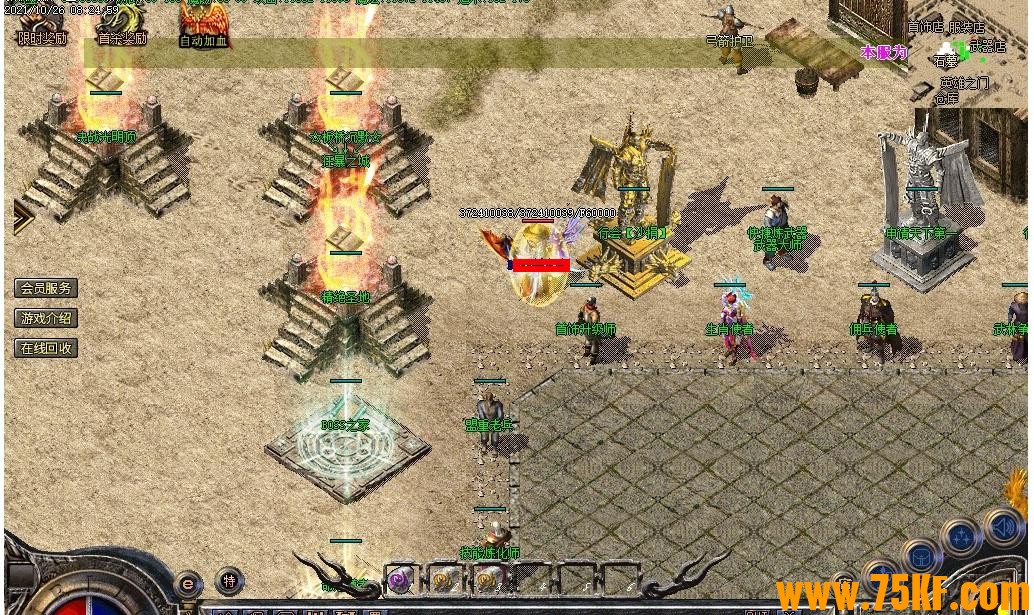Image resolution: width=1034 pixels, height=615 pixels.
Task: Open the 游戏介绍 game introduction button
Action: (46, 318)
